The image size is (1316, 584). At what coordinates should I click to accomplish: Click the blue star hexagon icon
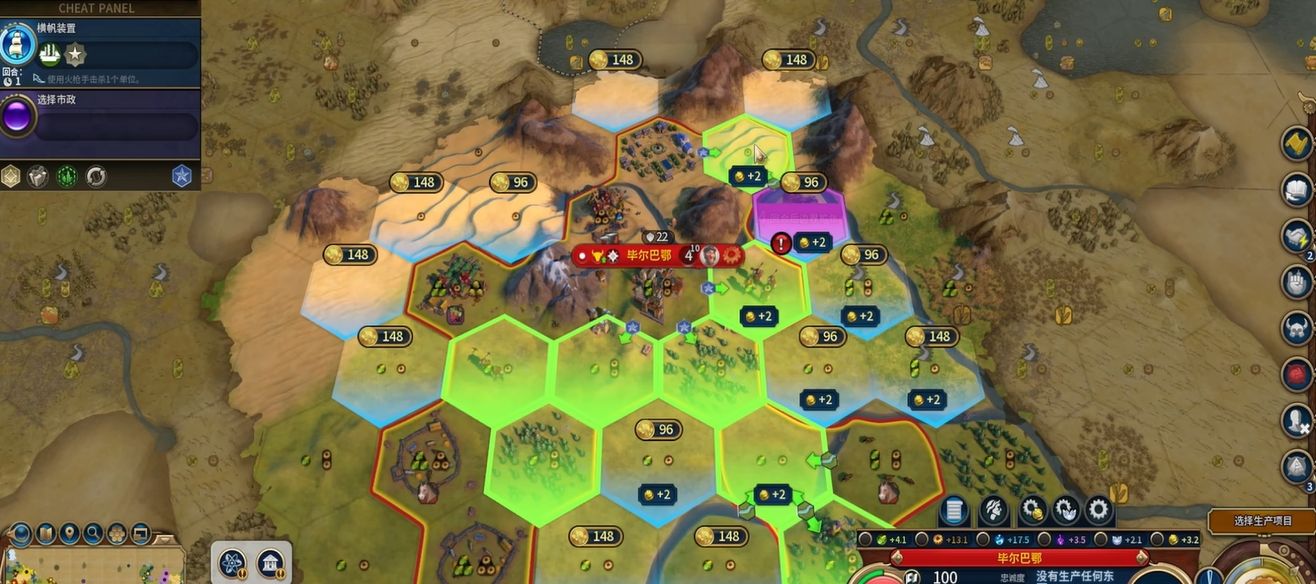coord(181,176)
